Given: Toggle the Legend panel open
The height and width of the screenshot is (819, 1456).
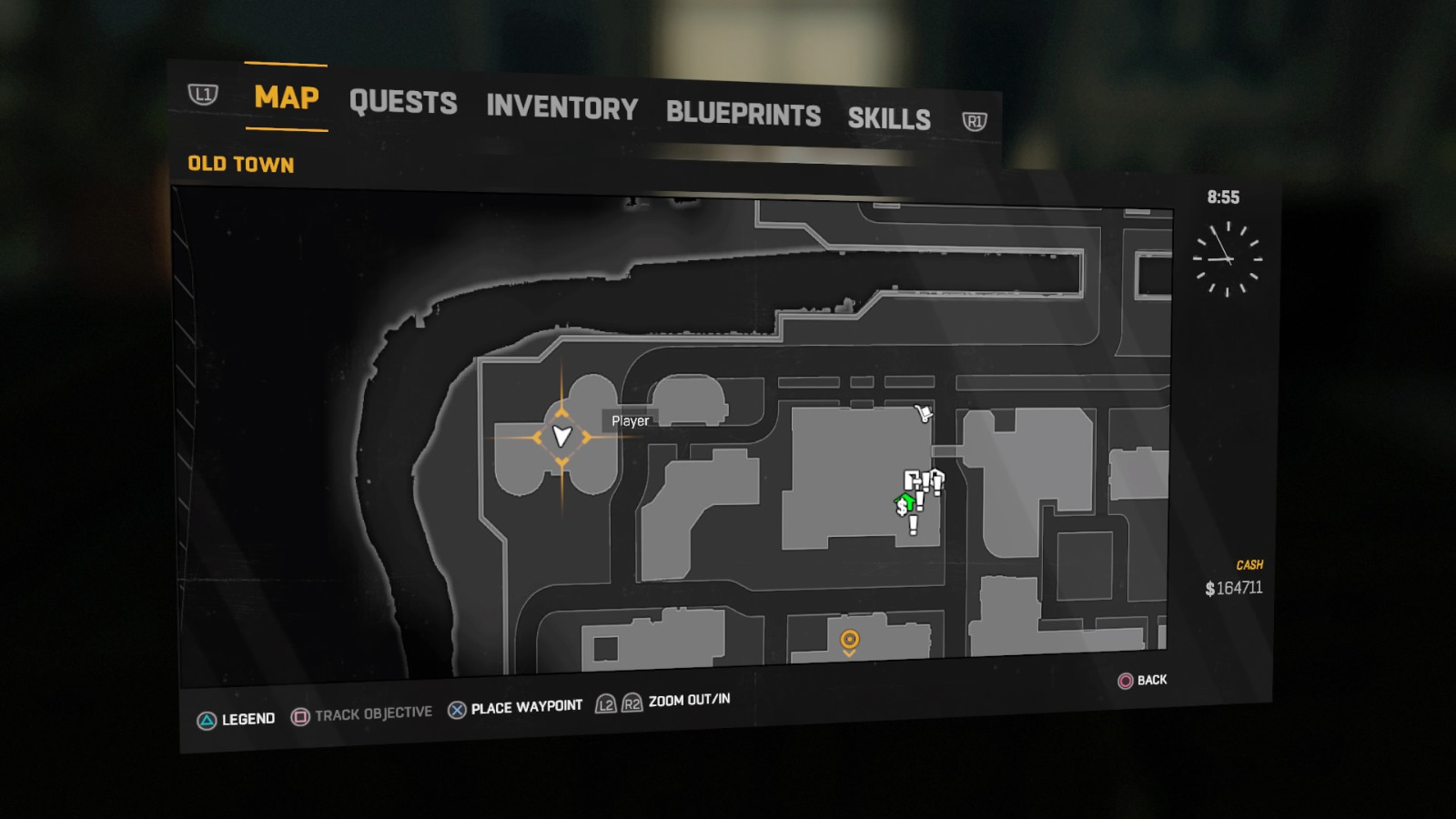Looking at the screenshot, I should 207,718.
